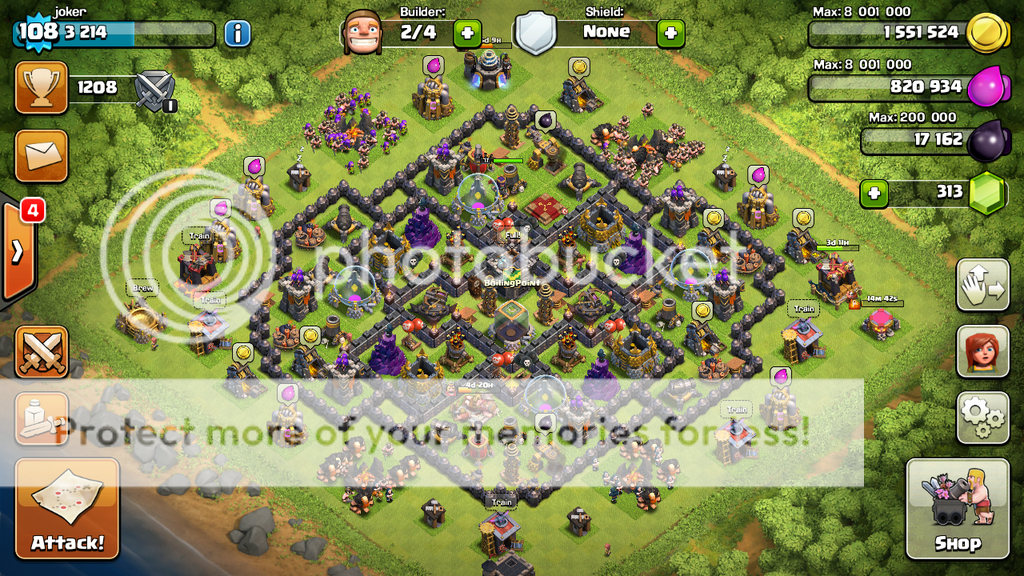Screen dimensions: 1024x576
Task: Open the crossed swords battle log button
Action: (42, 352)
